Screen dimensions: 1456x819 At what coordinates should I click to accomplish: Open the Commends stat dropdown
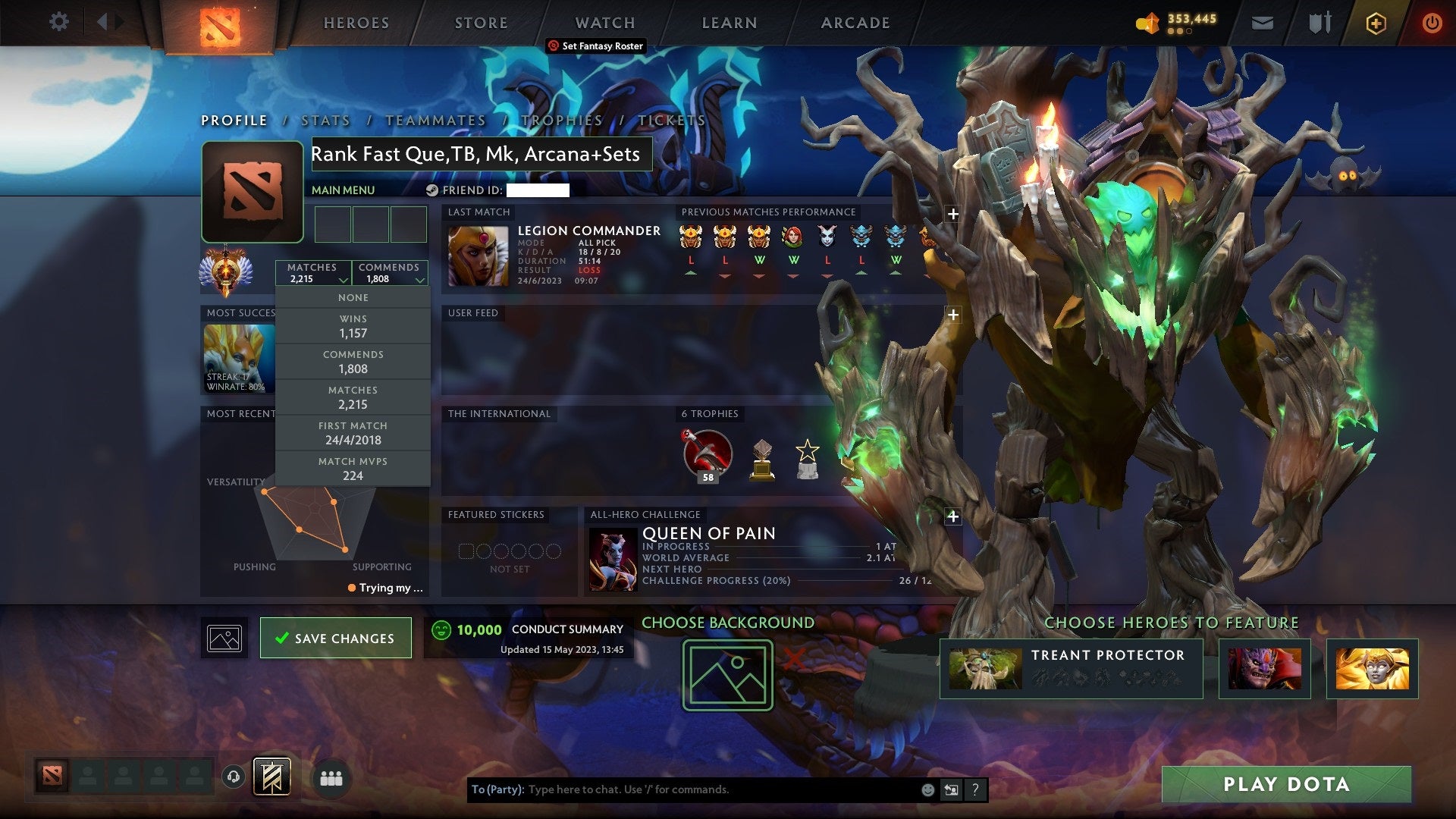click(x=389, y=273)
